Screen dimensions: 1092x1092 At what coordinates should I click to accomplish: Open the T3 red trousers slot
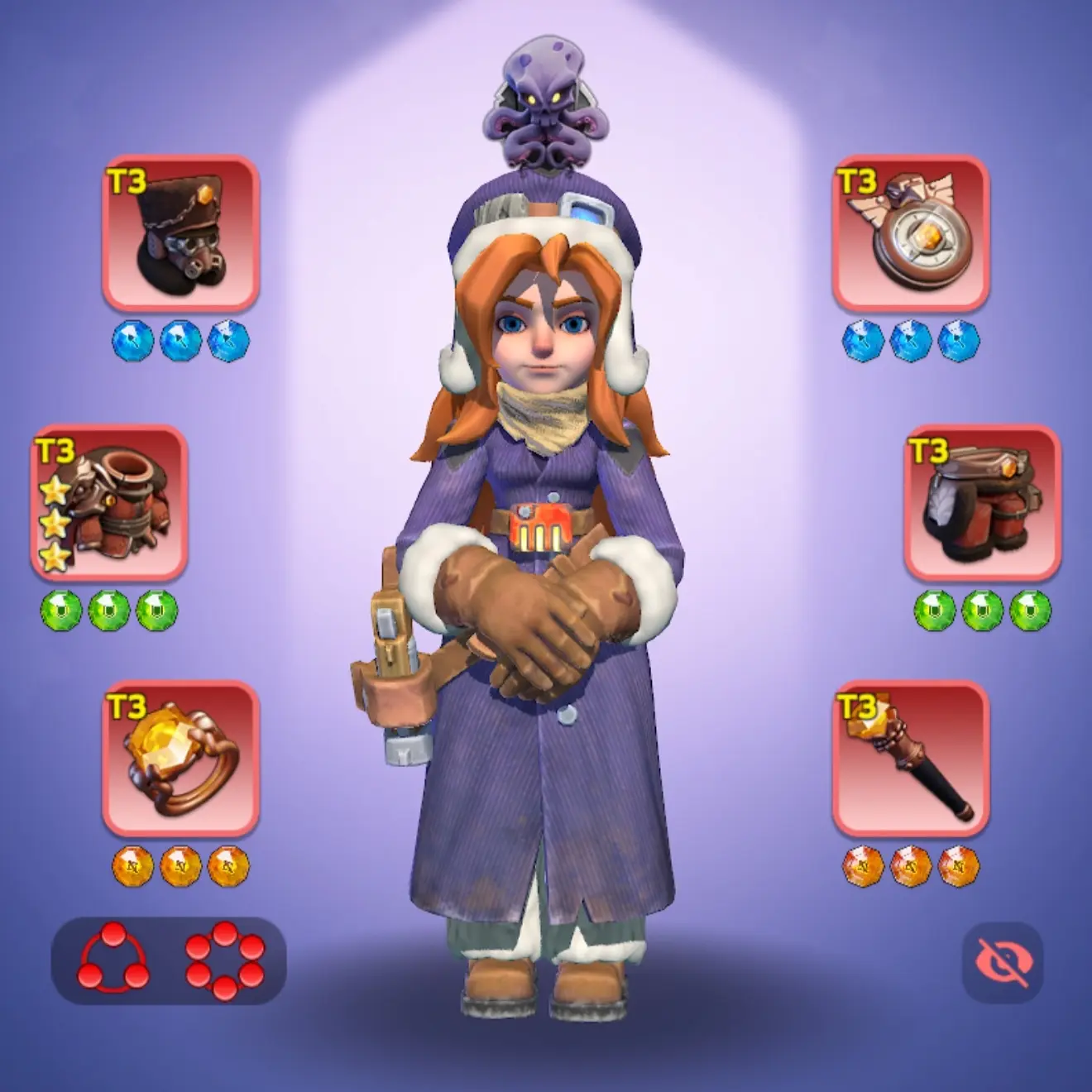pyautogui.click(x=982, y=503)
